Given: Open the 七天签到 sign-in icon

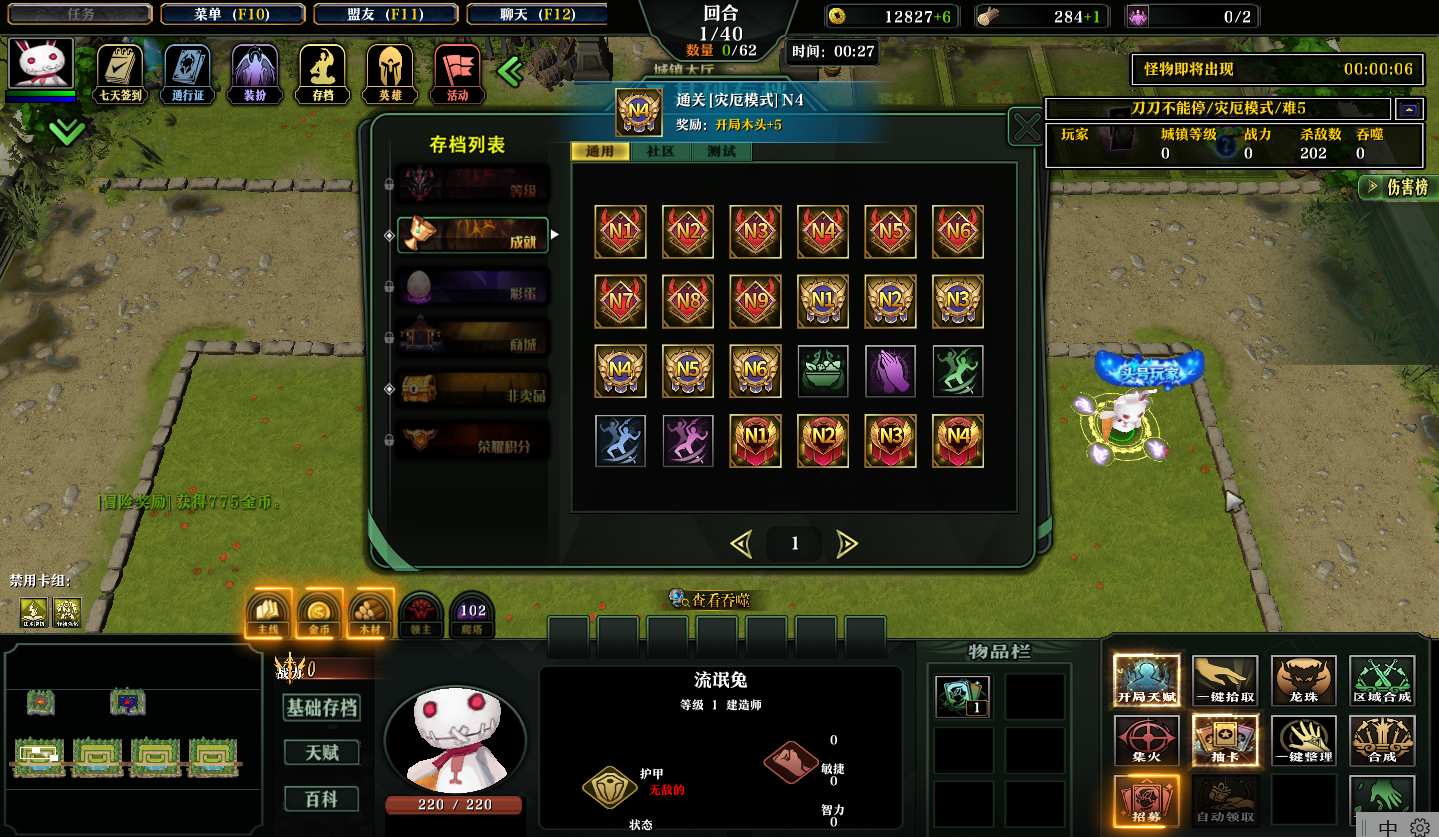Looking at the screenshot, I should point(120,72).
